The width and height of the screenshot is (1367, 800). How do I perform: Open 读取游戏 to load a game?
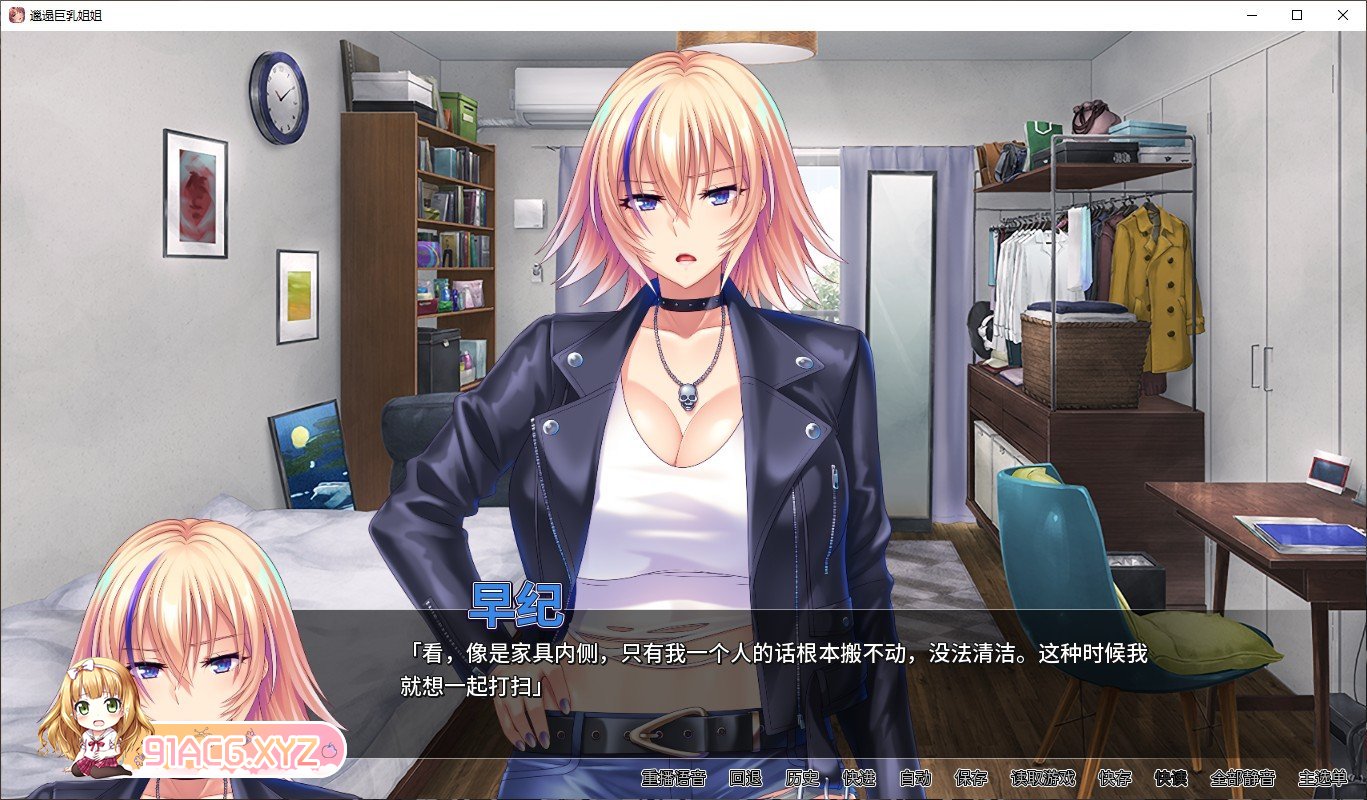tap(1043, 778)
